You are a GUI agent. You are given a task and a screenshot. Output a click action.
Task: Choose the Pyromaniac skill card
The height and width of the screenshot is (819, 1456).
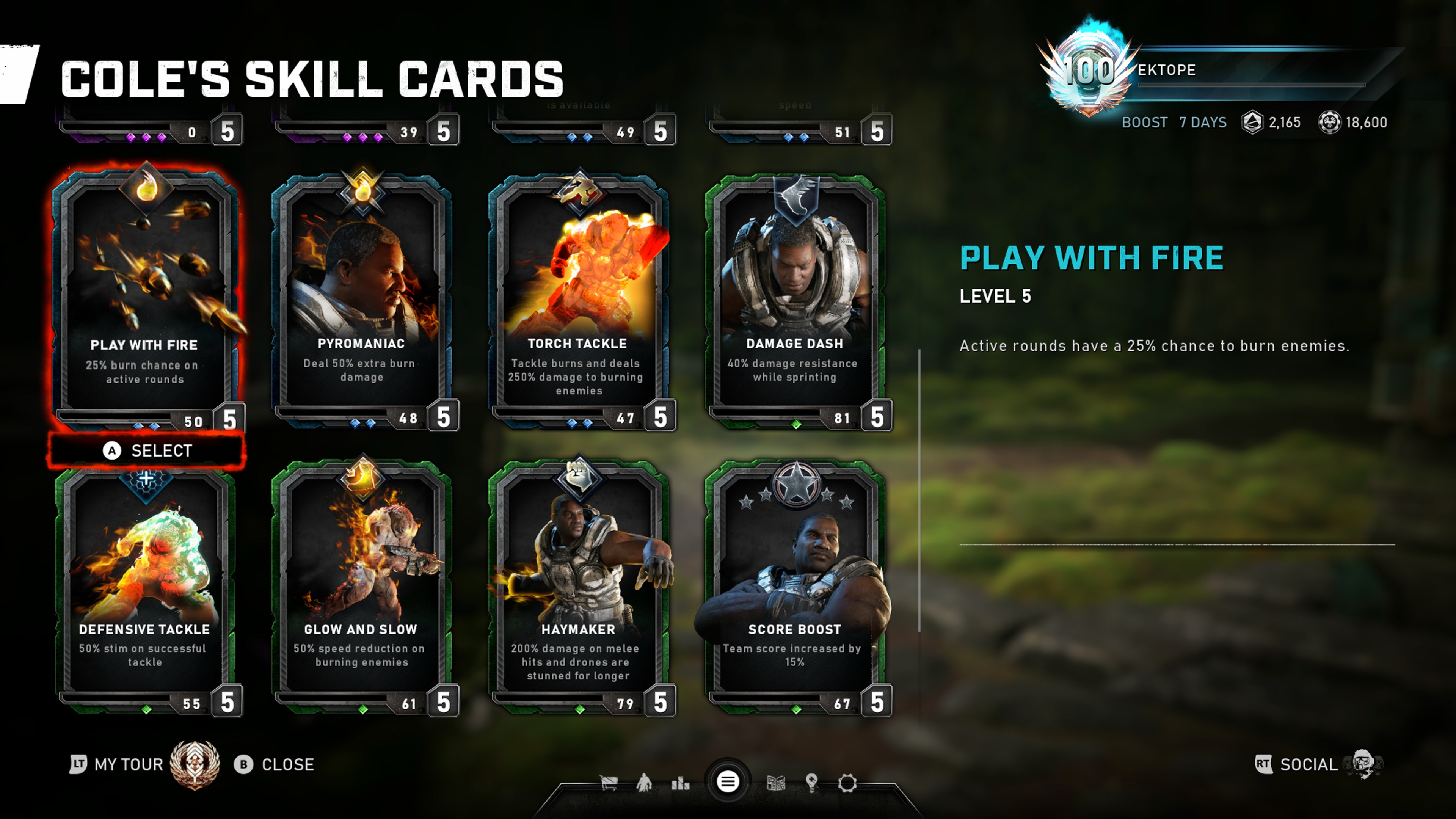(362, 294)
